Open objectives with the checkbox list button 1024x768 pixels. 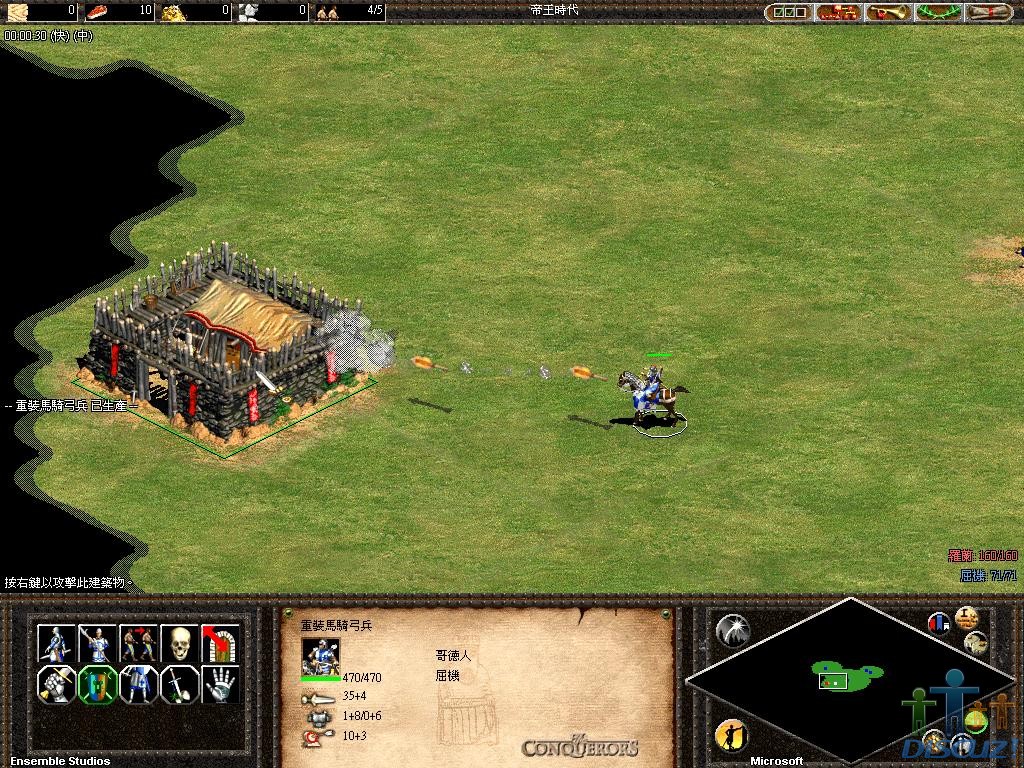(787, 13)
